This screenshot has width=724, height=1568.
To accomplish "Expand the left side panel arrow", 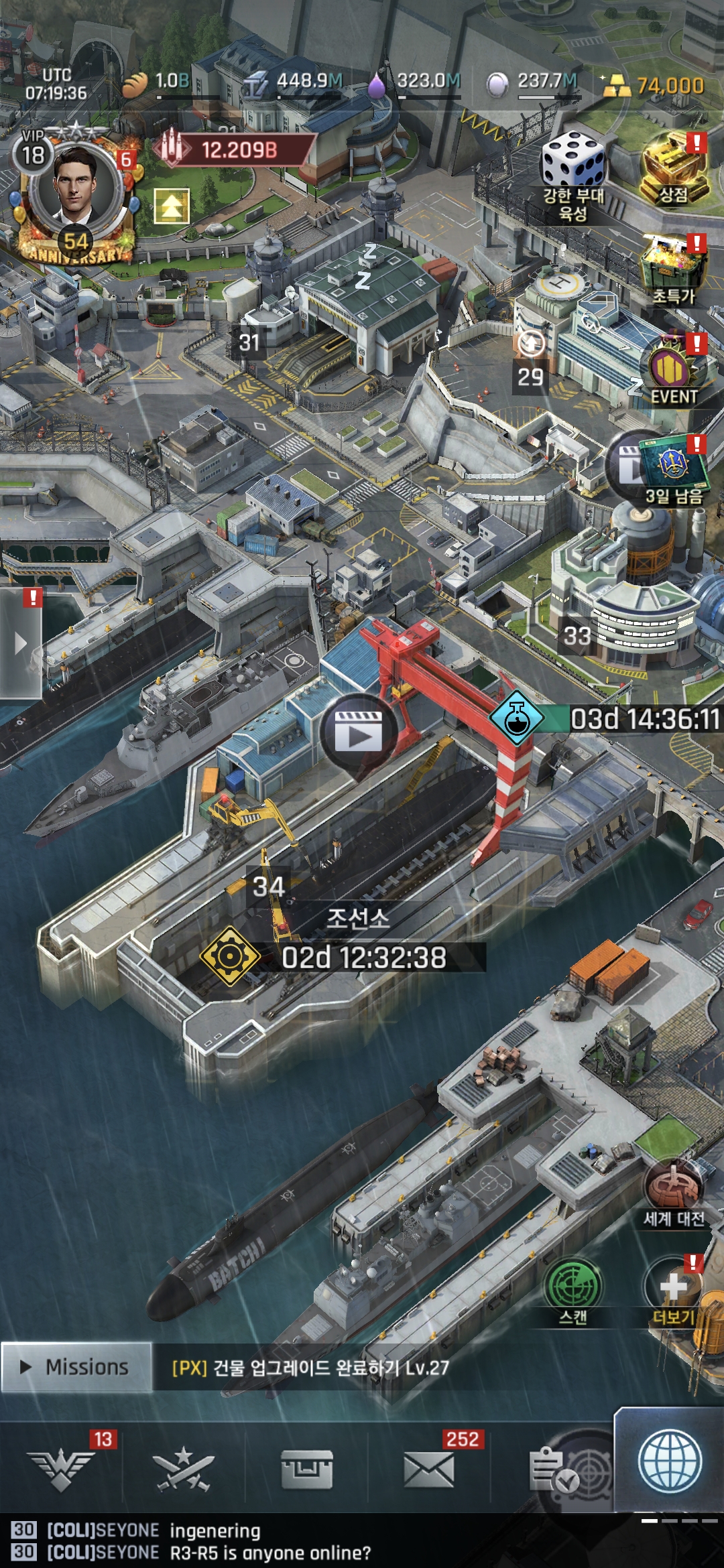I will tap(21, 644).
